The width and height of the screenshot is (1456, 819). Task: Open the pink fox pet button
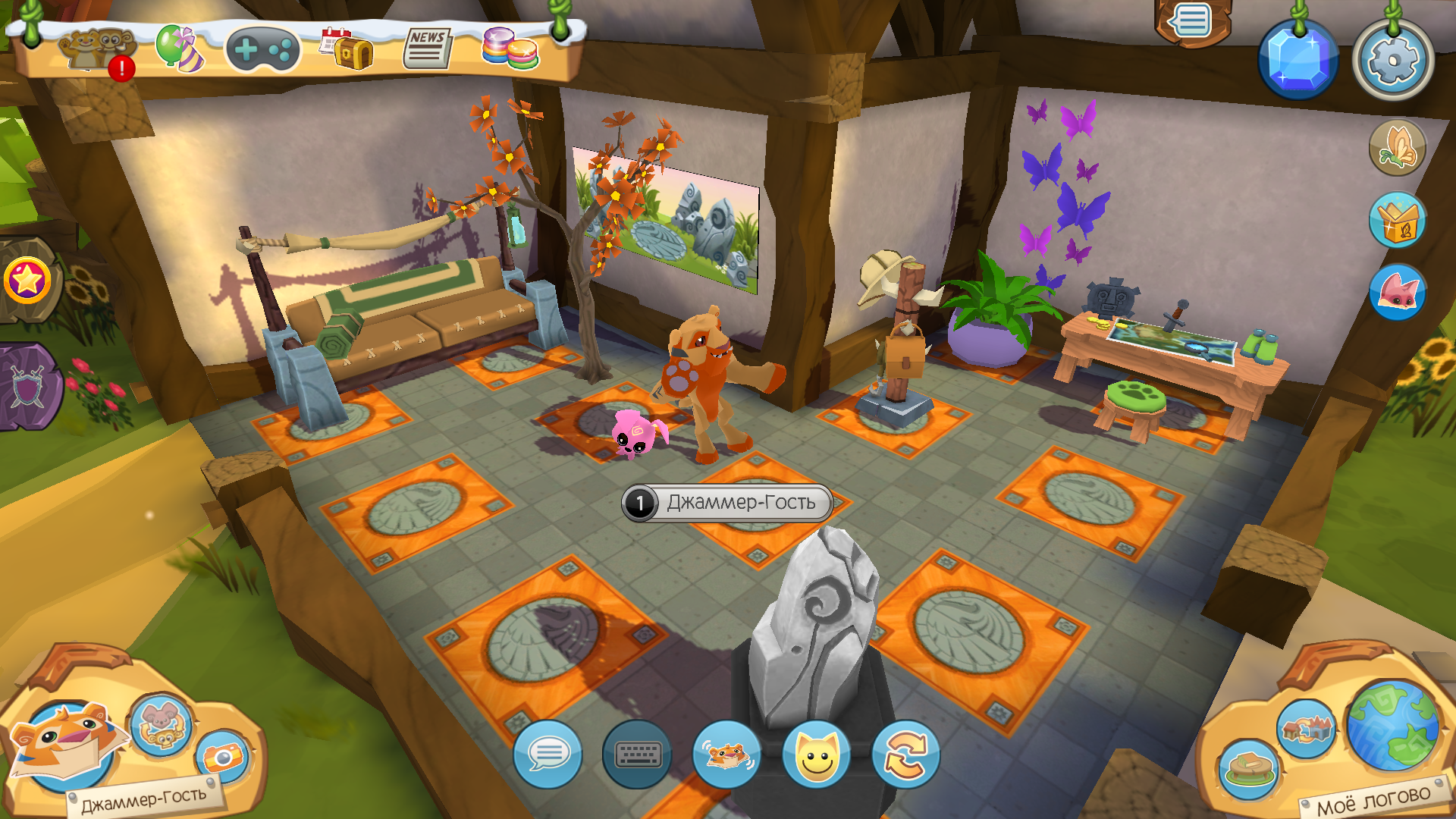click(x=1397, y=292)
